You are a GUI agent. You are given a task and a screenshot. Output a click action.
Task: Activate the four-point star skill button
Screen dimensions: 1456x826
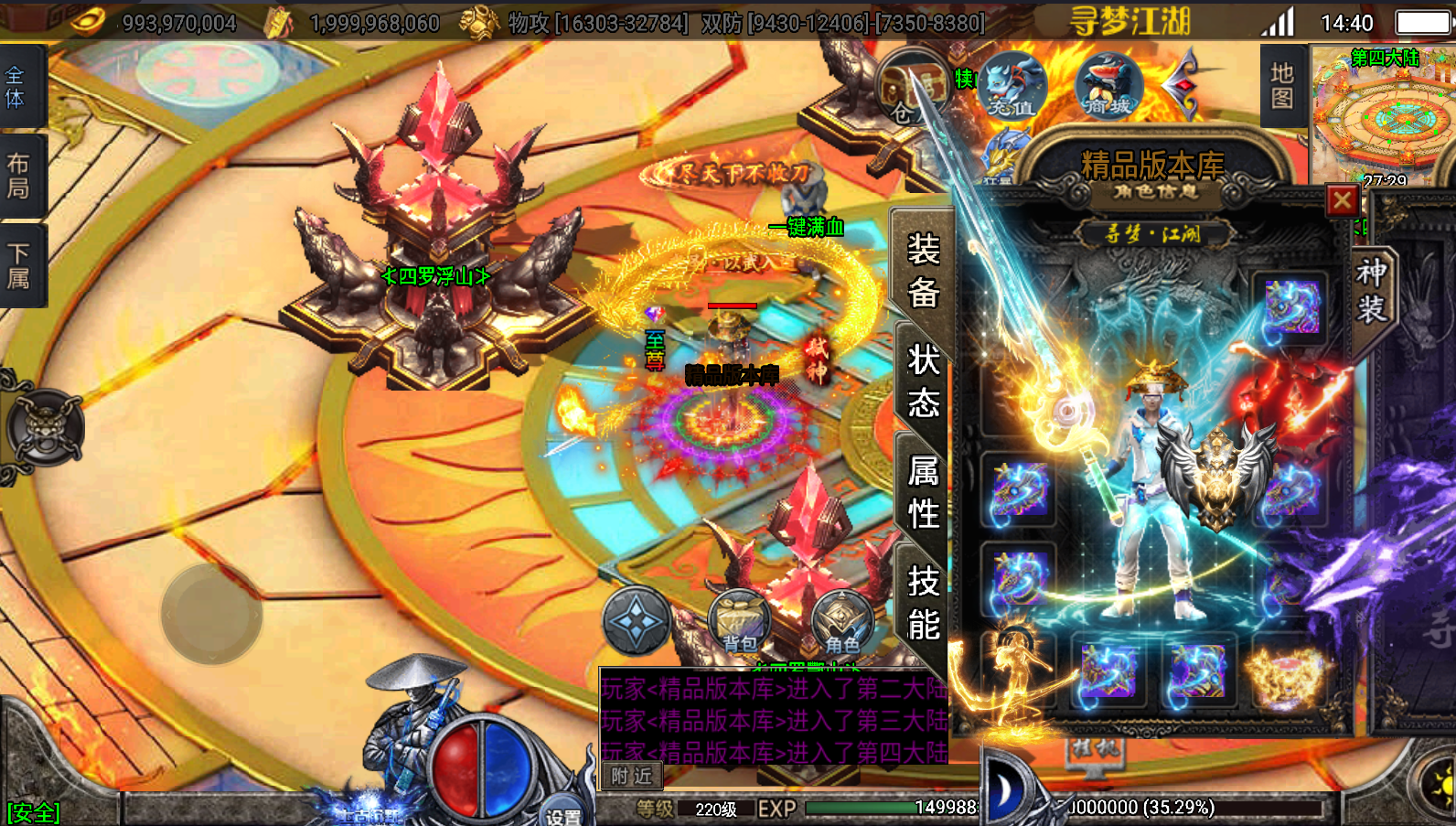(x=637, y=621)
